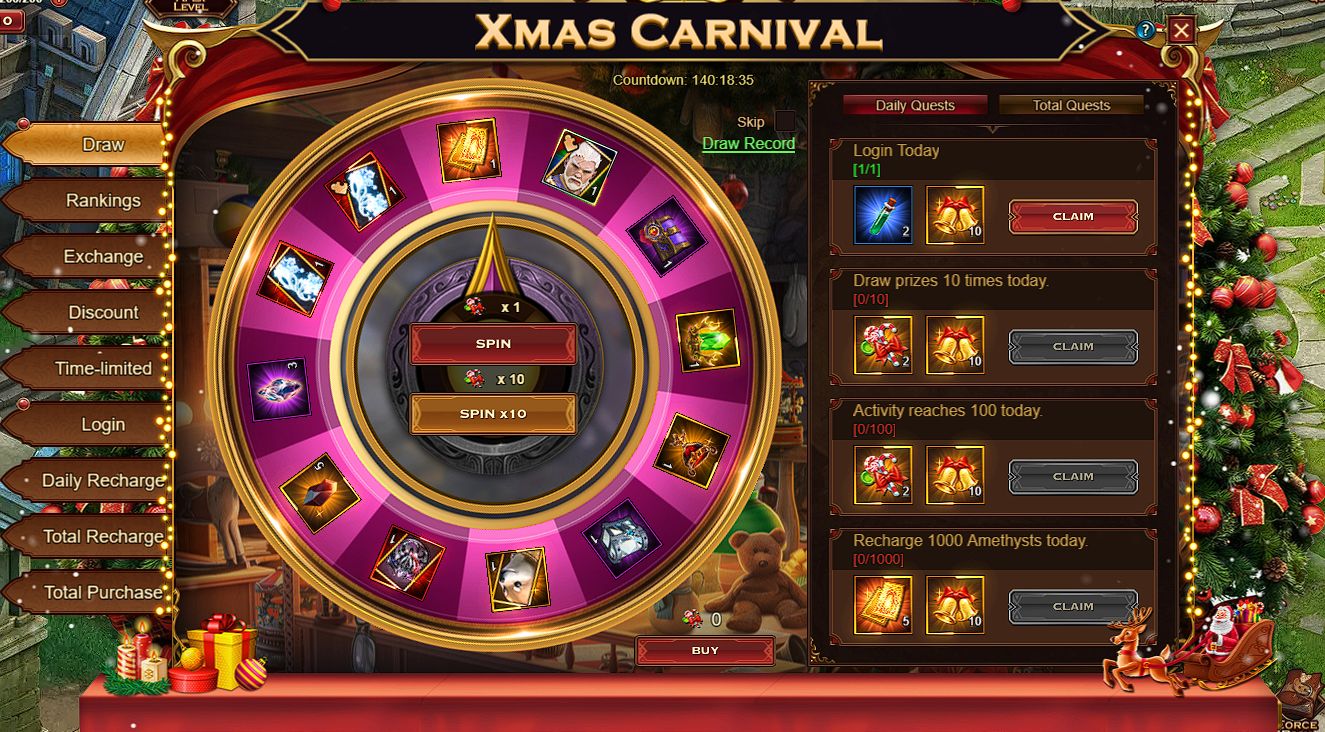This screenshot has width=1325, height=732.
Task: Claim the Login Today reward
Action: [x=1072, y=216]
